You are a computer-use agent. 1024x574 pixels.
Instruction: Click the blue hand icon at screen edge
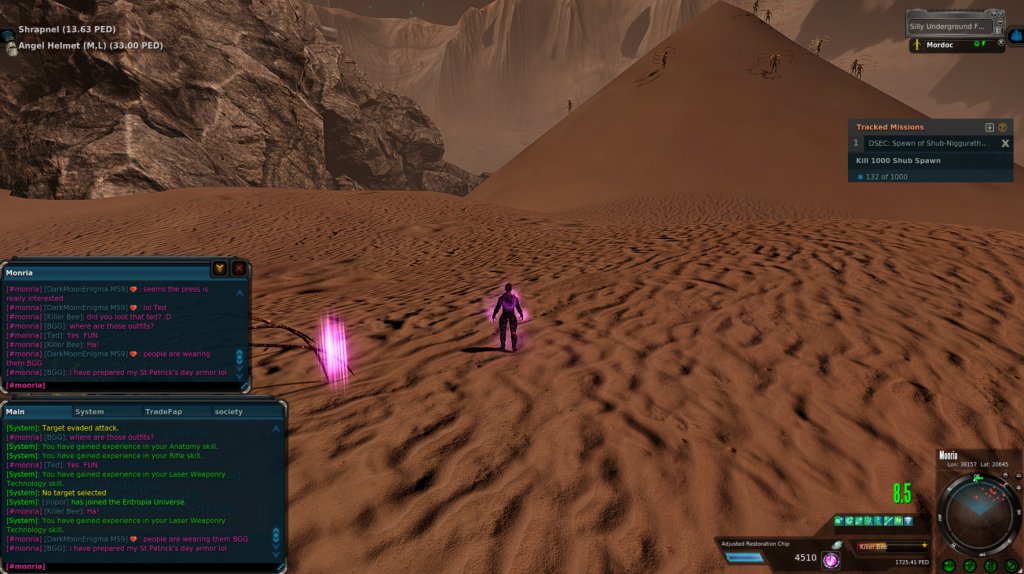pos(1016,35)
